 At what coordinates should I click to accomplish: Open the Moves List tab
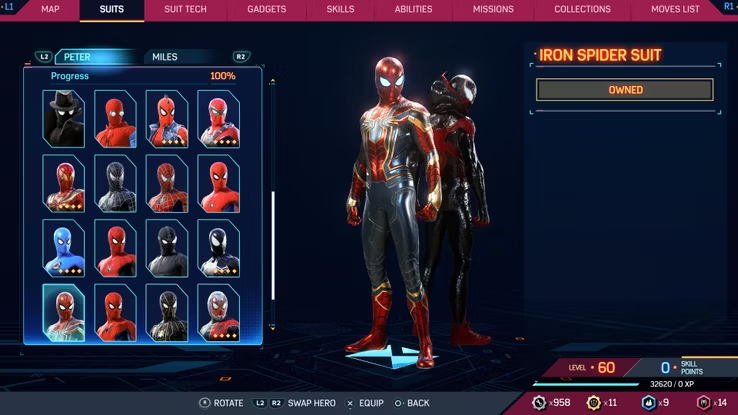pos(676,9)
